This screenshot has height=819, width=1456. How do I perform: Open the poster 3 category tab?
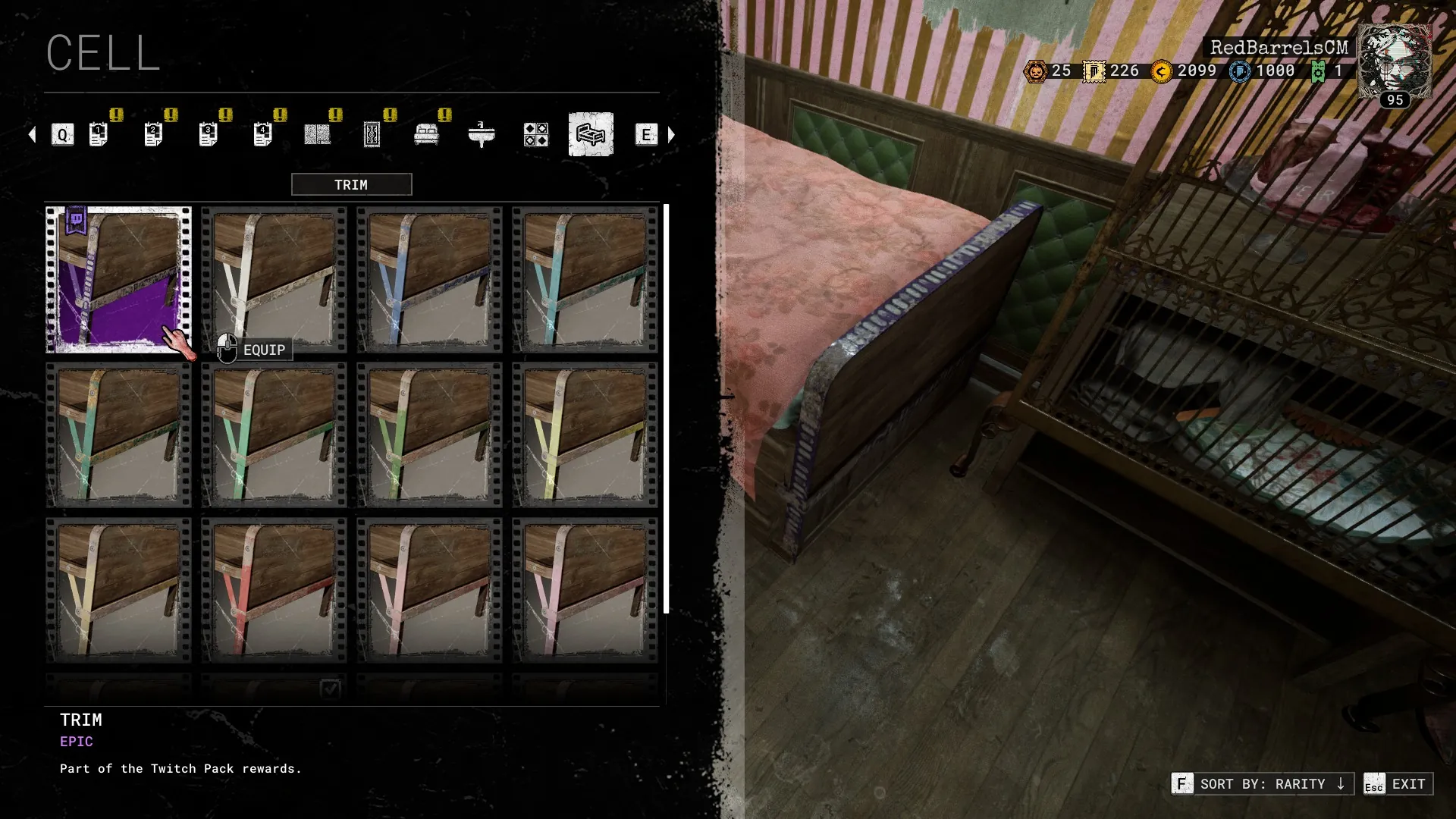[x=208, y=134]
